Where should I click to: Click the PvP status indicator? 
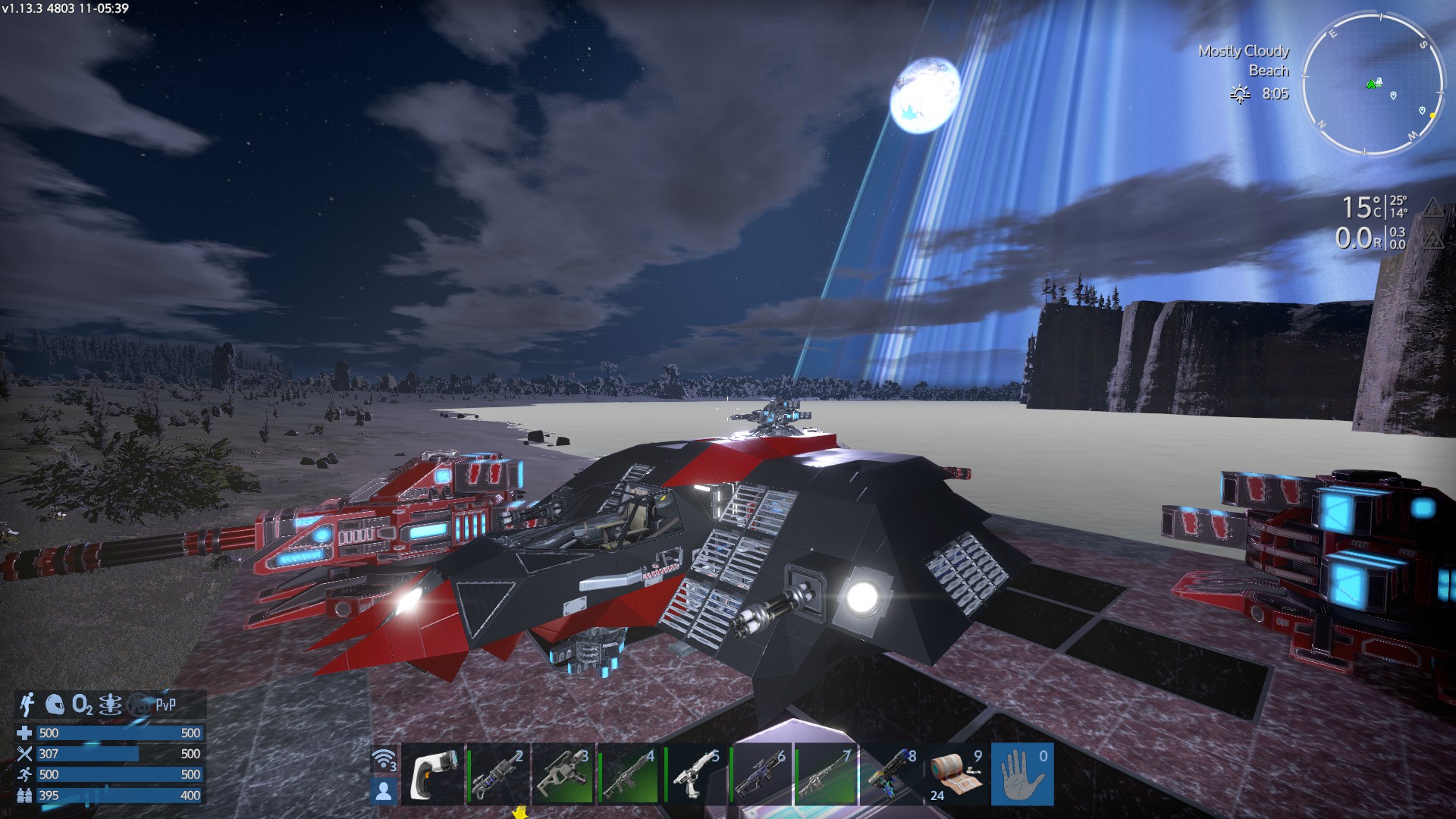click(x=165, y=705)
